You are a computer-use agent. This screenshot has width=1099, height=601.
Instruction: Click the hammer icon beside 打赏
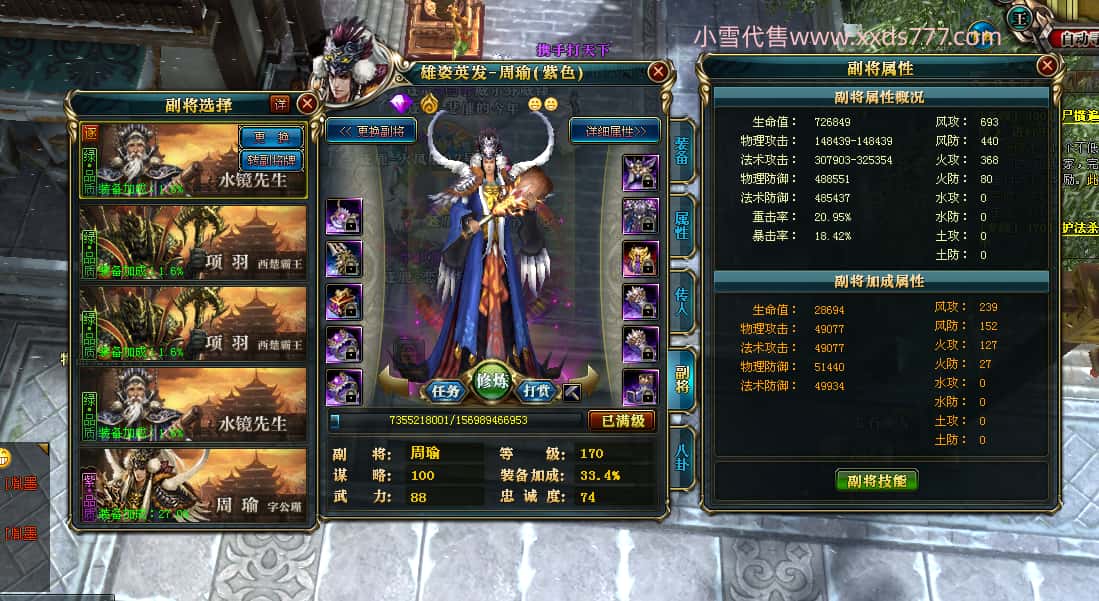point(571,391)
